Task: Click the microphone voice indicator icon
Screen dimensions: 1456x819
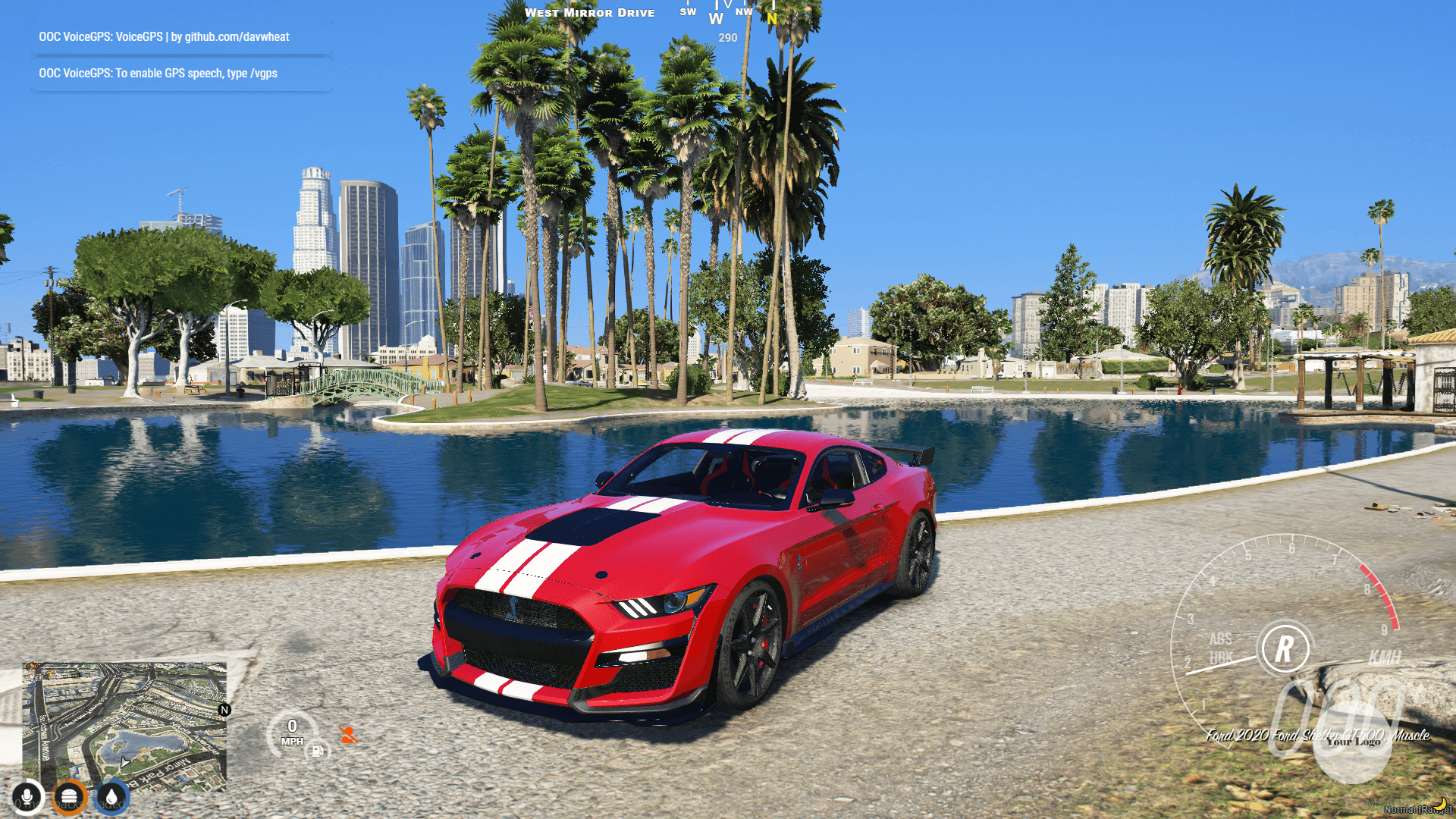Action: coord(27,797)
